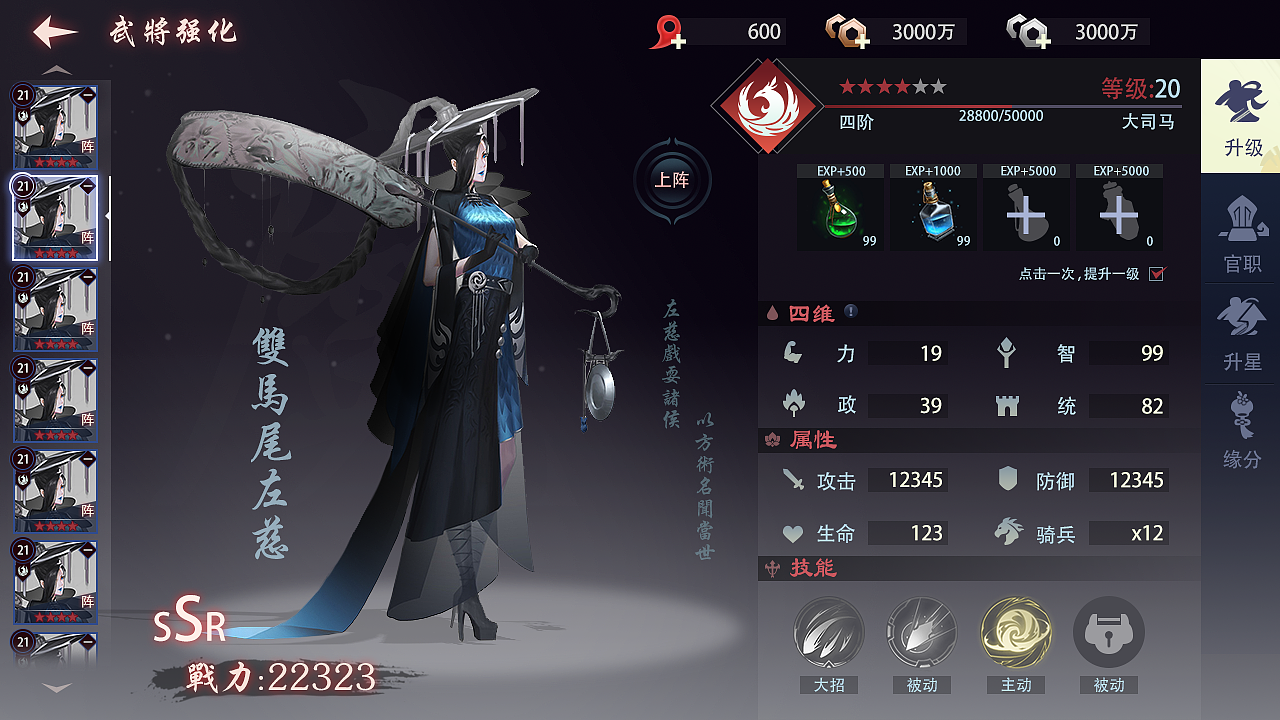Select the second hero portrait in the roster
1280x720 pixels.
[55, 218]
